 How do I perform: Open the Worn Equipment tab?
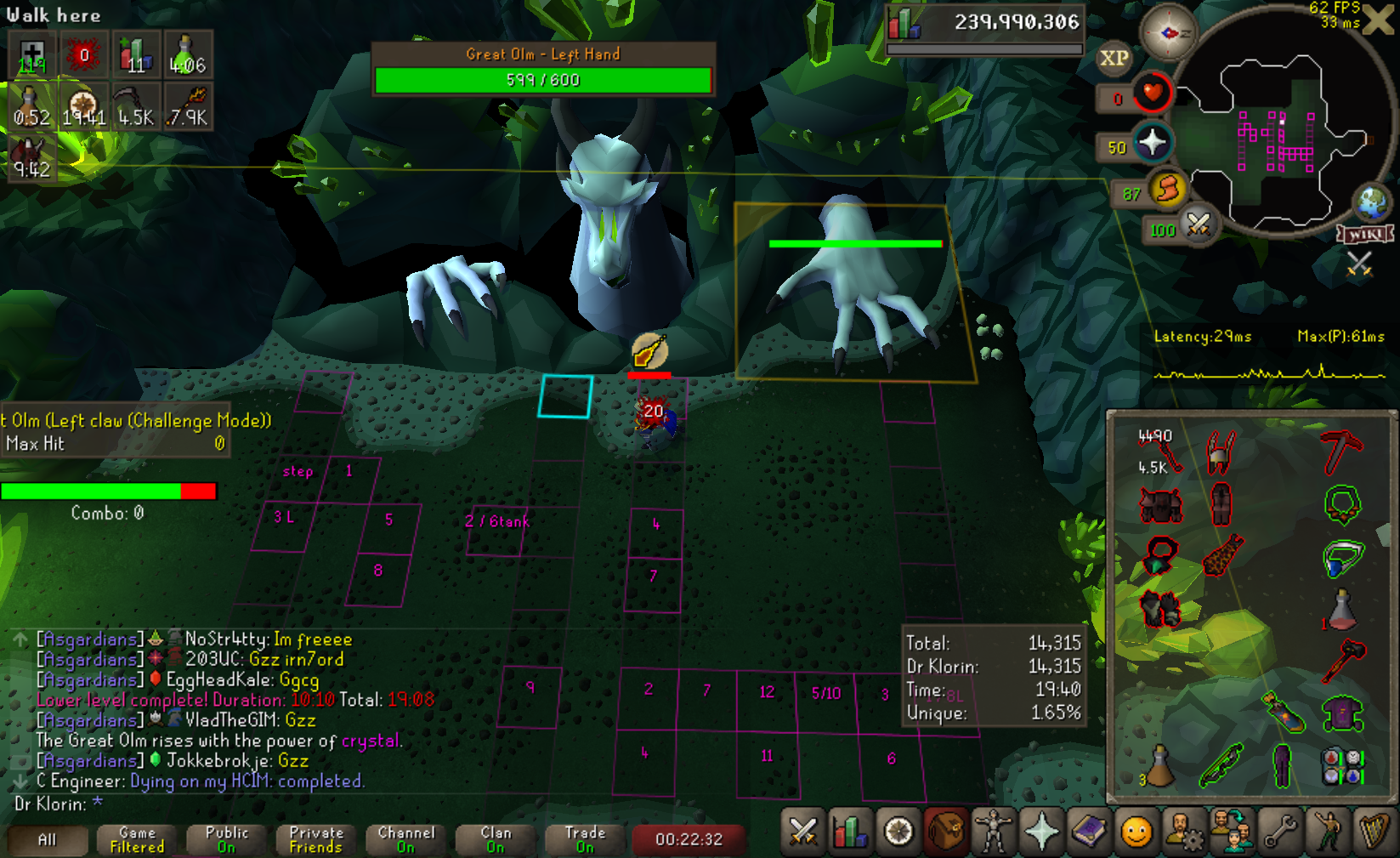click(x=993, y=832)
